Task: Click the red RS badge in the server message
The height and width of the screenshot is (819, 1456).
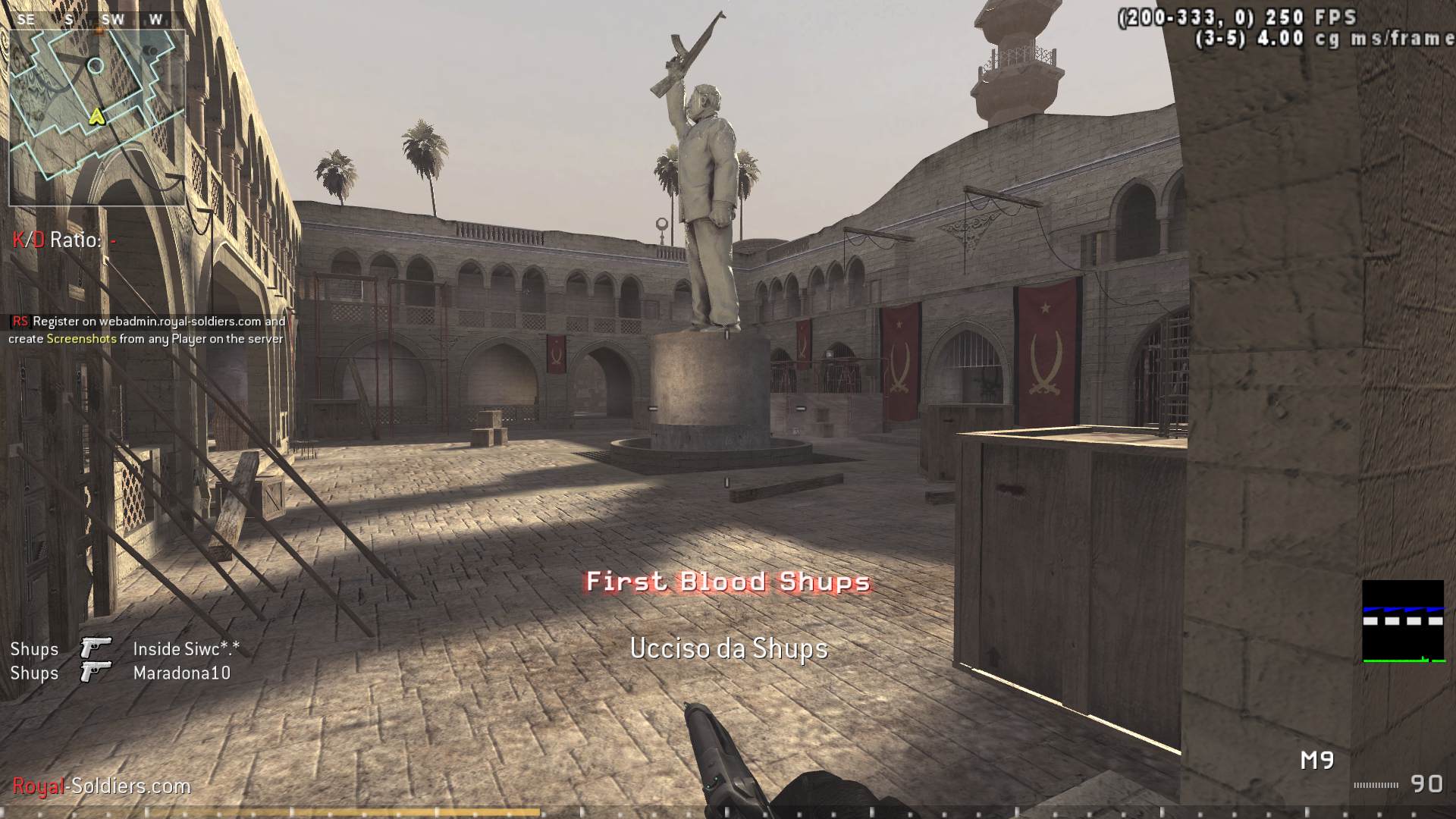Action: pyautogui.click(x=19, y=322)
